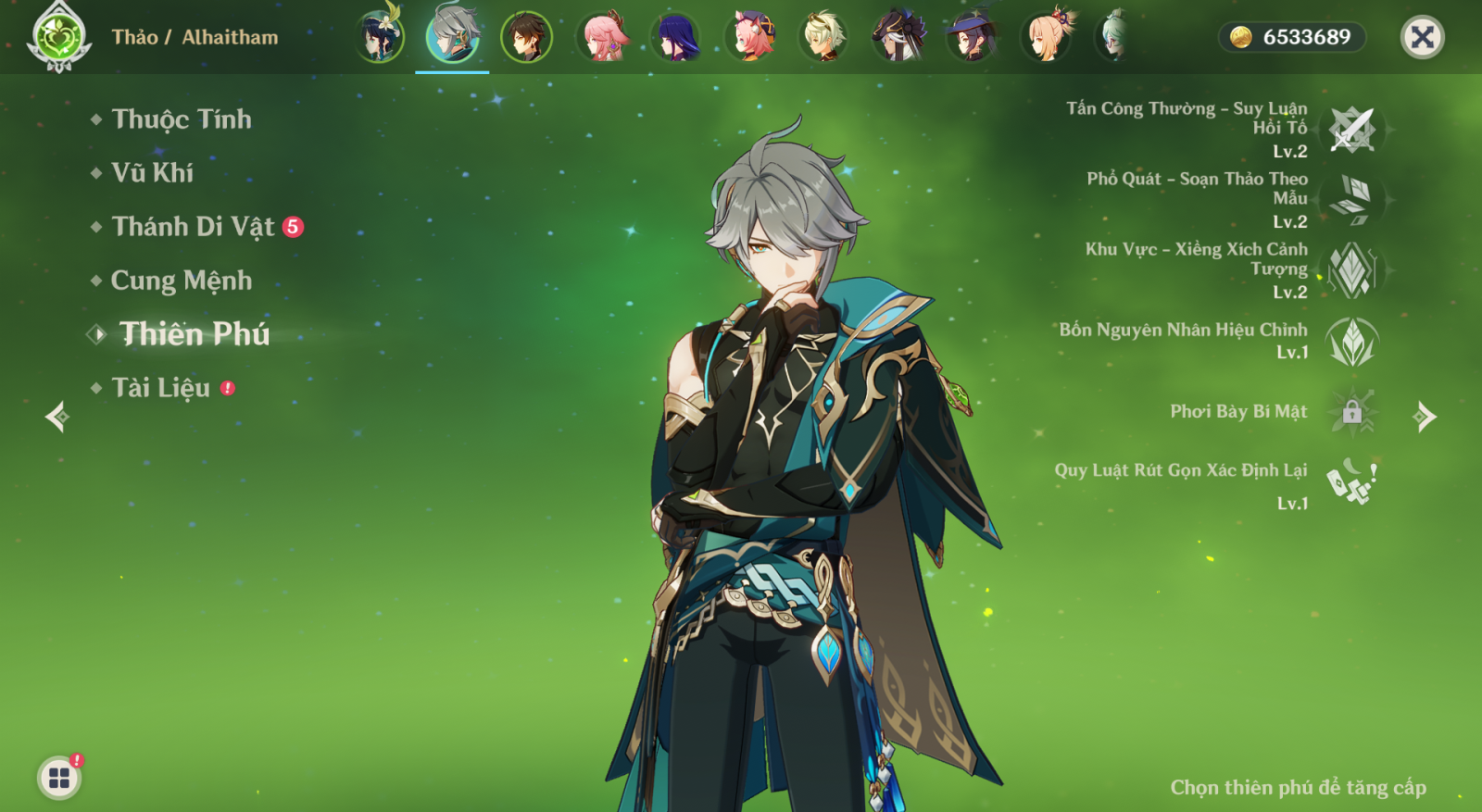Viewport: 1482px width, 812px height.
Task: Select the Vũ Khí weapon menu entry
Action: pos(152,173)
